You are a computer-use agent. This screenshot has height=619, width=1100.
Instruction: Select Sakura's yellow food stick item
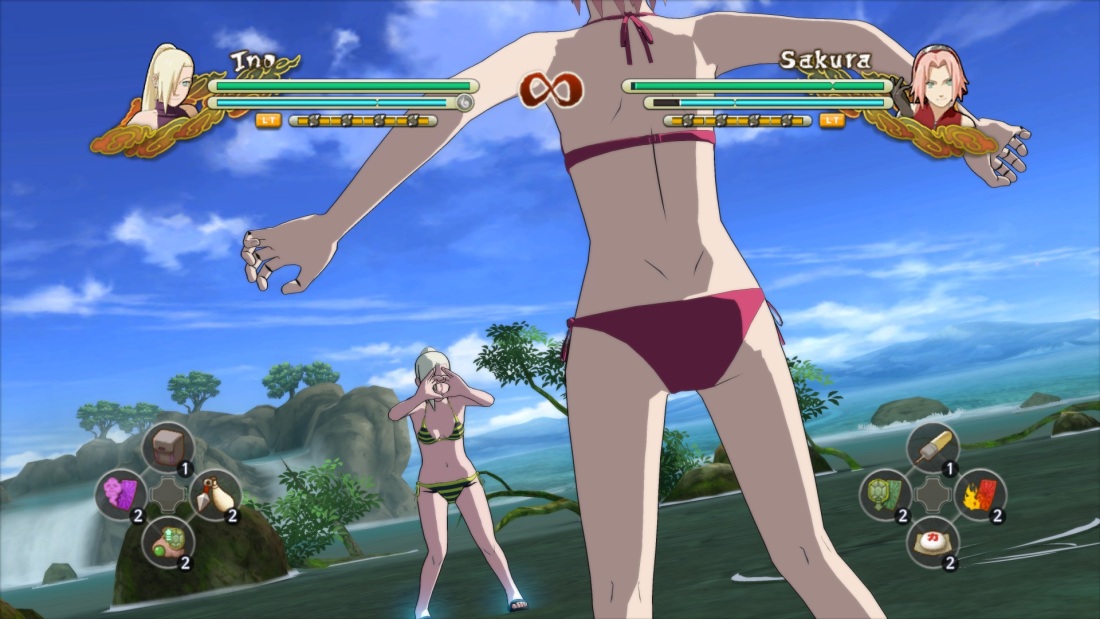pyautogui.click(x=932, y=446)
